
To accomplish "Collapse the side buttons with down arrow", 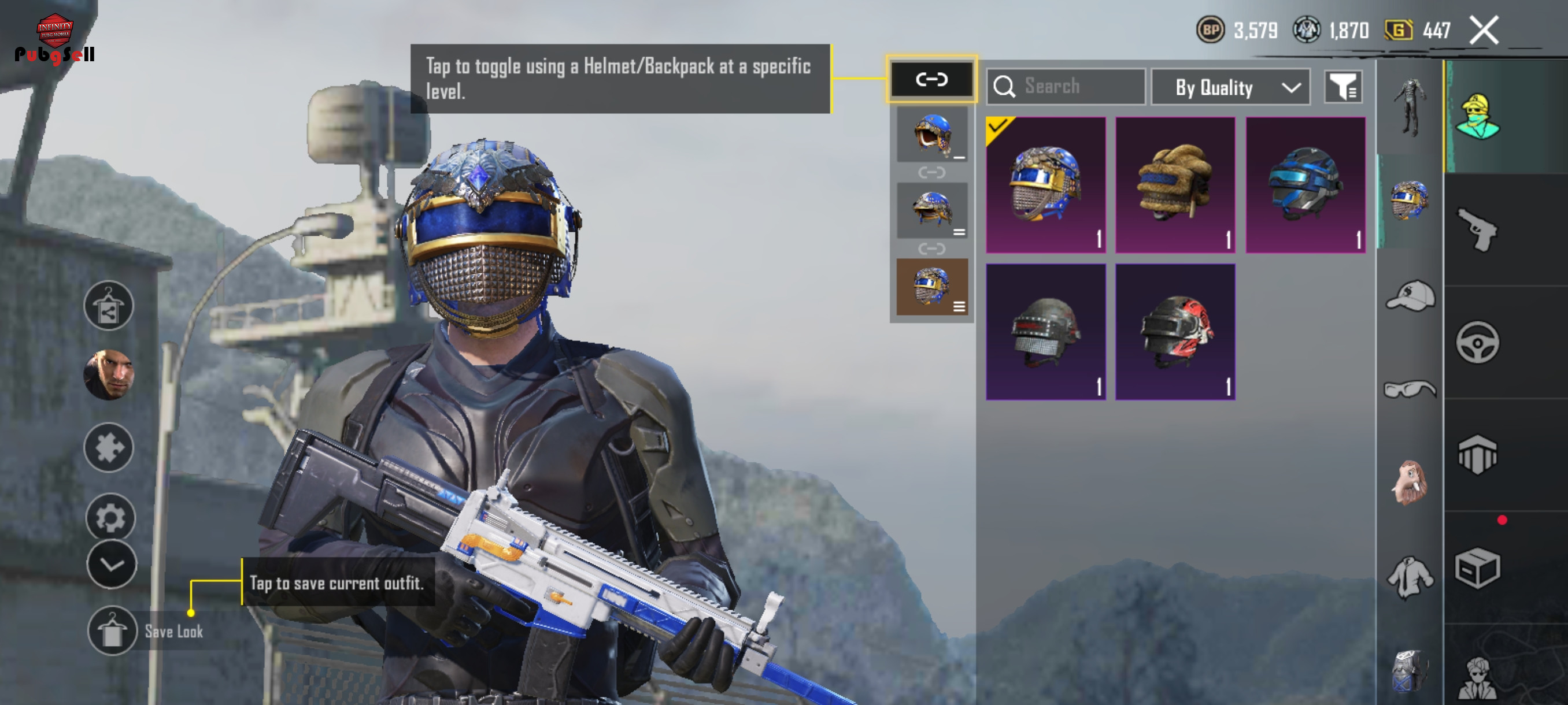I will tap(112, 565).
